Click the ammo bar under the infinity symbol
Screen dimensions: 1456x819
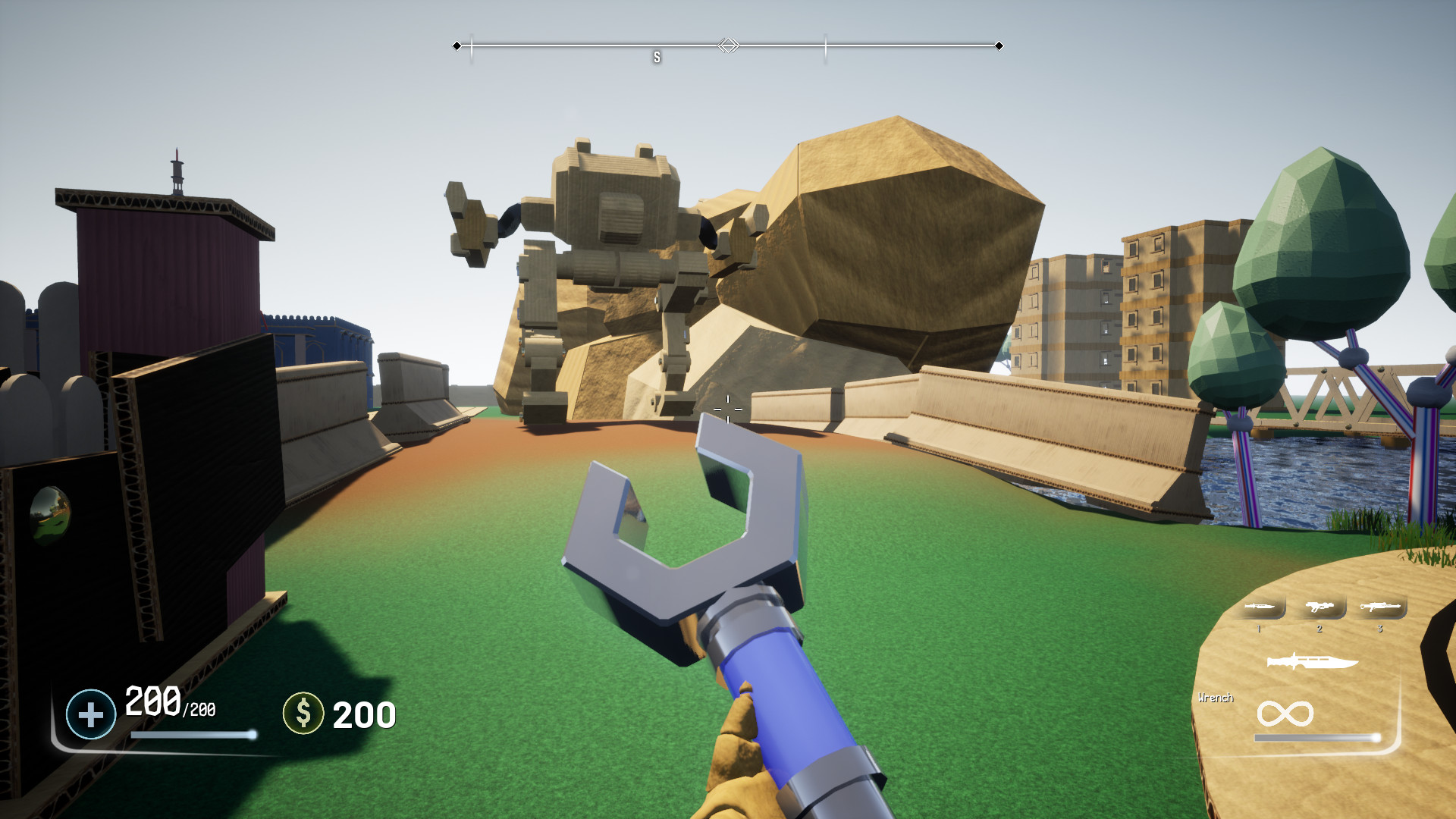tap(1317, 737)
